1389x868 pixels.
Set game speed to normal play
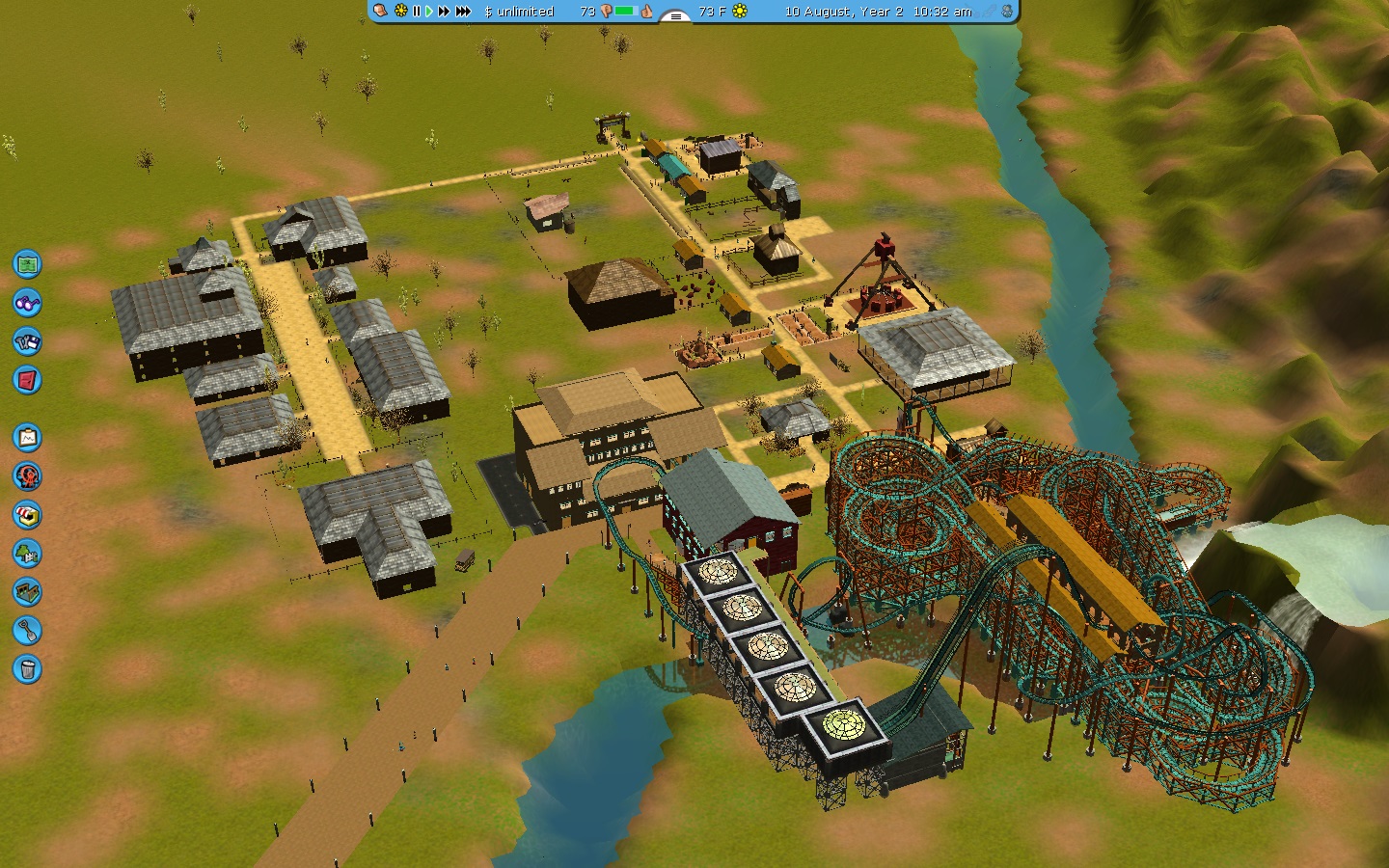429,12
